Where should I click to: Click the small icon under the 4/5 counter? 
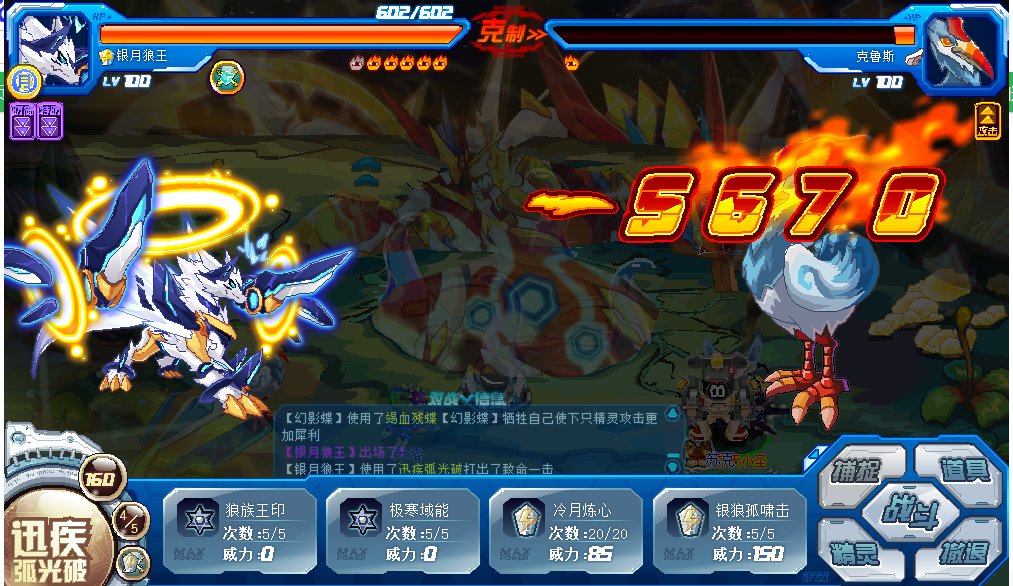coord(132,559)
